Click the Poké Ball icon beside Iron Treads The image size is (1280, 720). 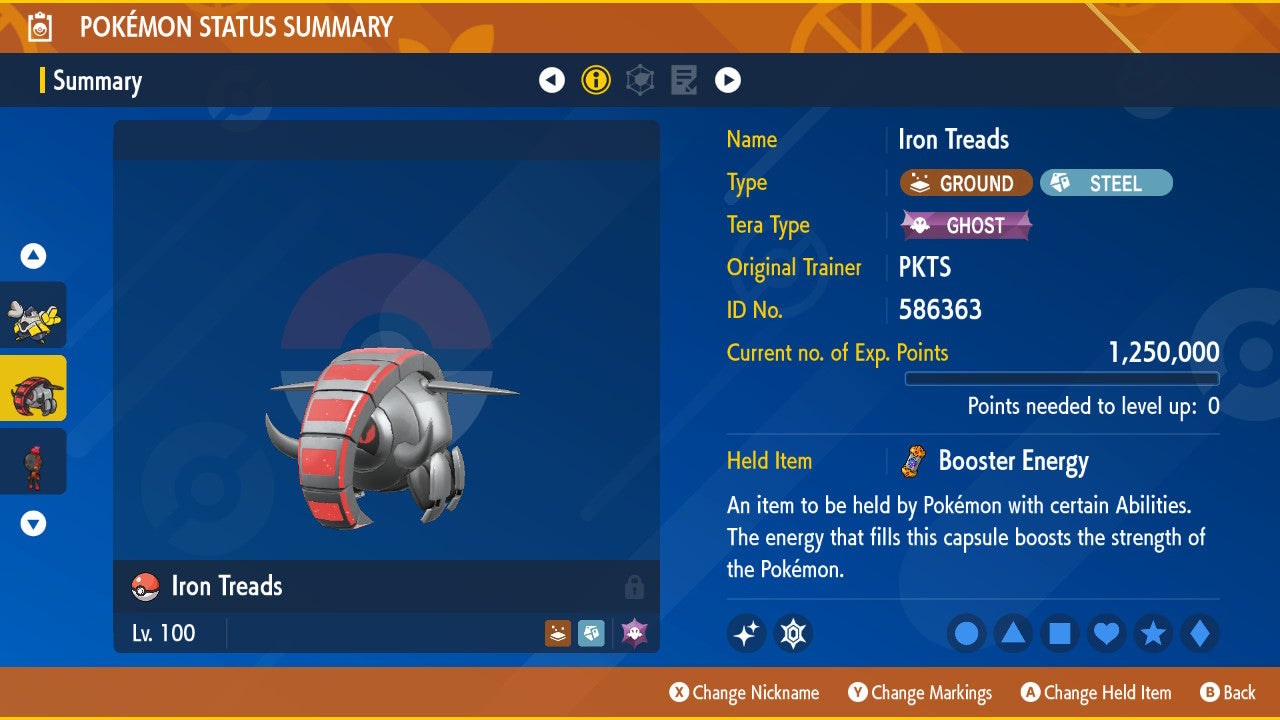click(146, 587)
